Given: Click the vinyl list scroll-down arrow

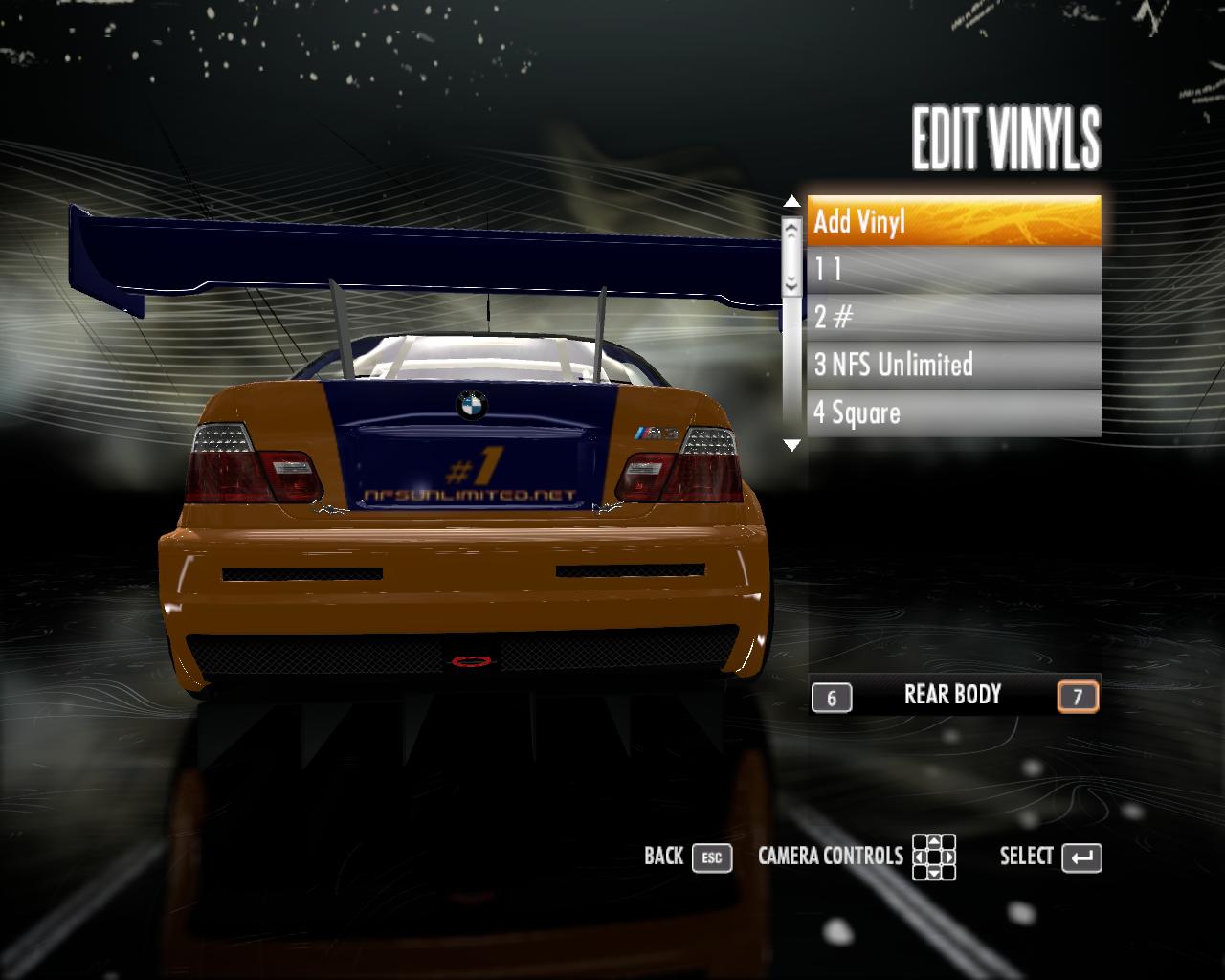Looking at the screenshot, I should click(x=791, y=445).
